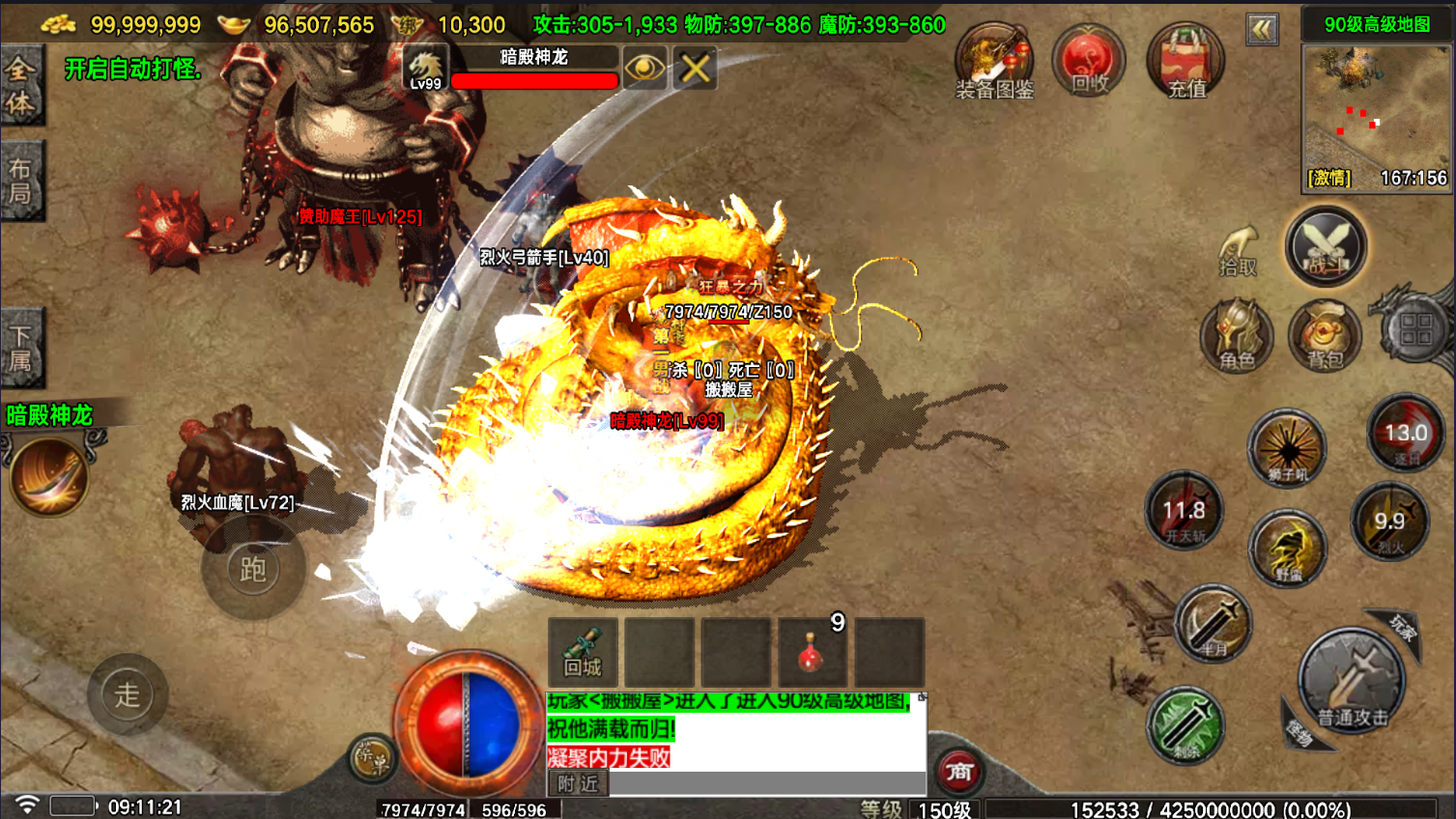Inspect the target with the eye icon

644,68
